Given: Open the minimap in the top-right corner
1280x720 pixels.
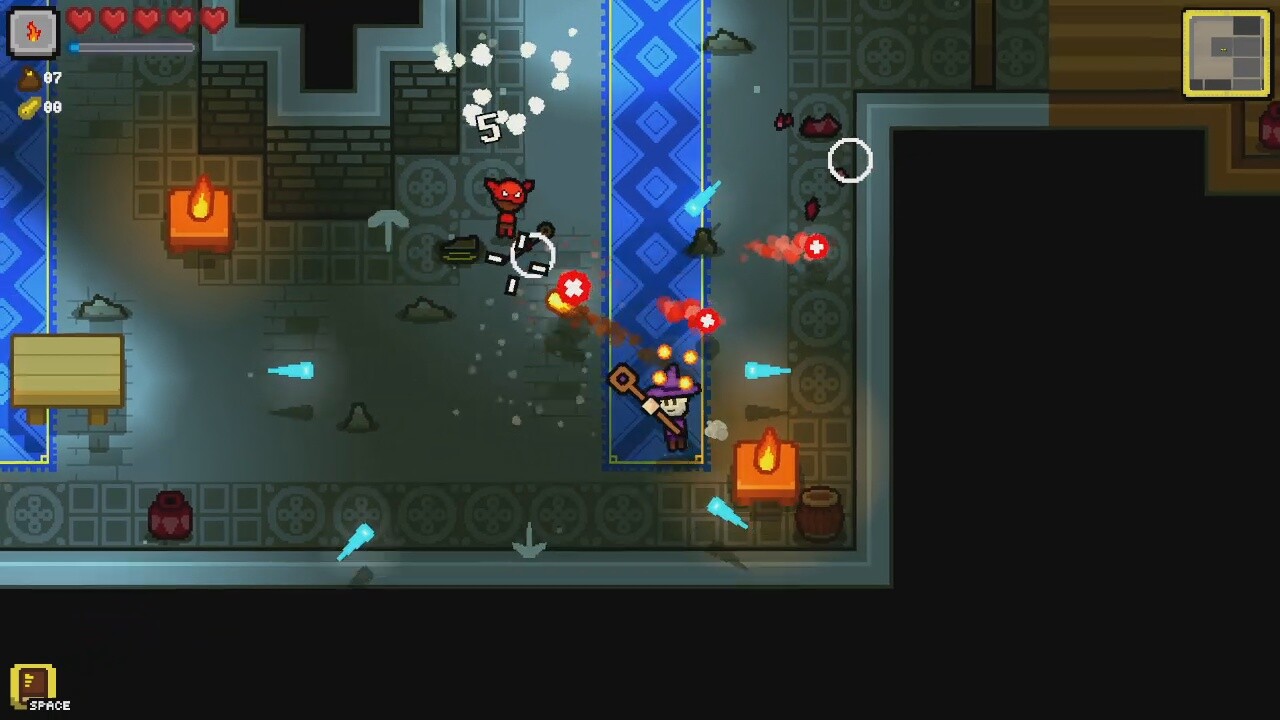Looking at the screenshot, I should (x=1225, y=53).
